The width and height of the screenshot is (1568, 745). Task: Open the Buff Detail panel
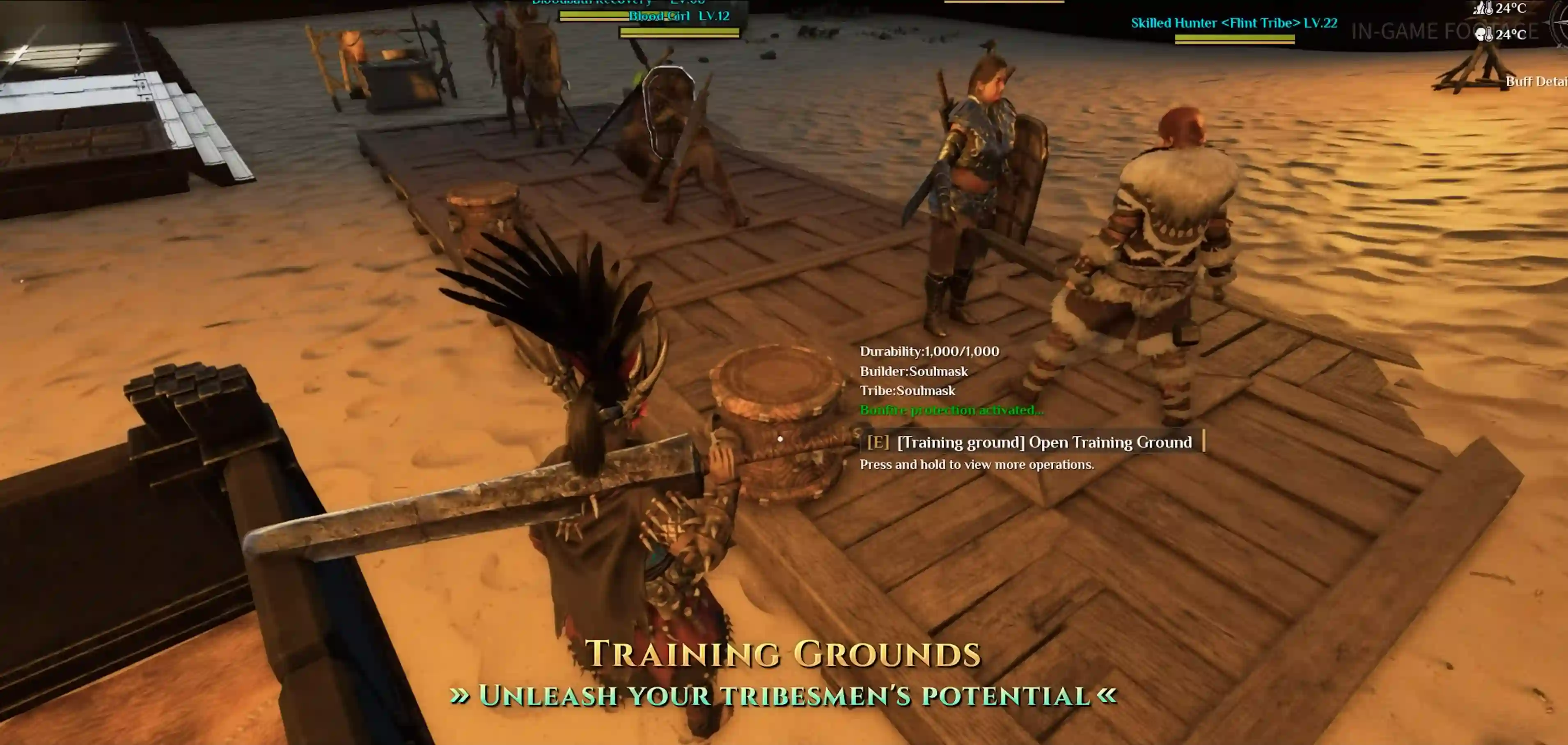[1536, 82]
